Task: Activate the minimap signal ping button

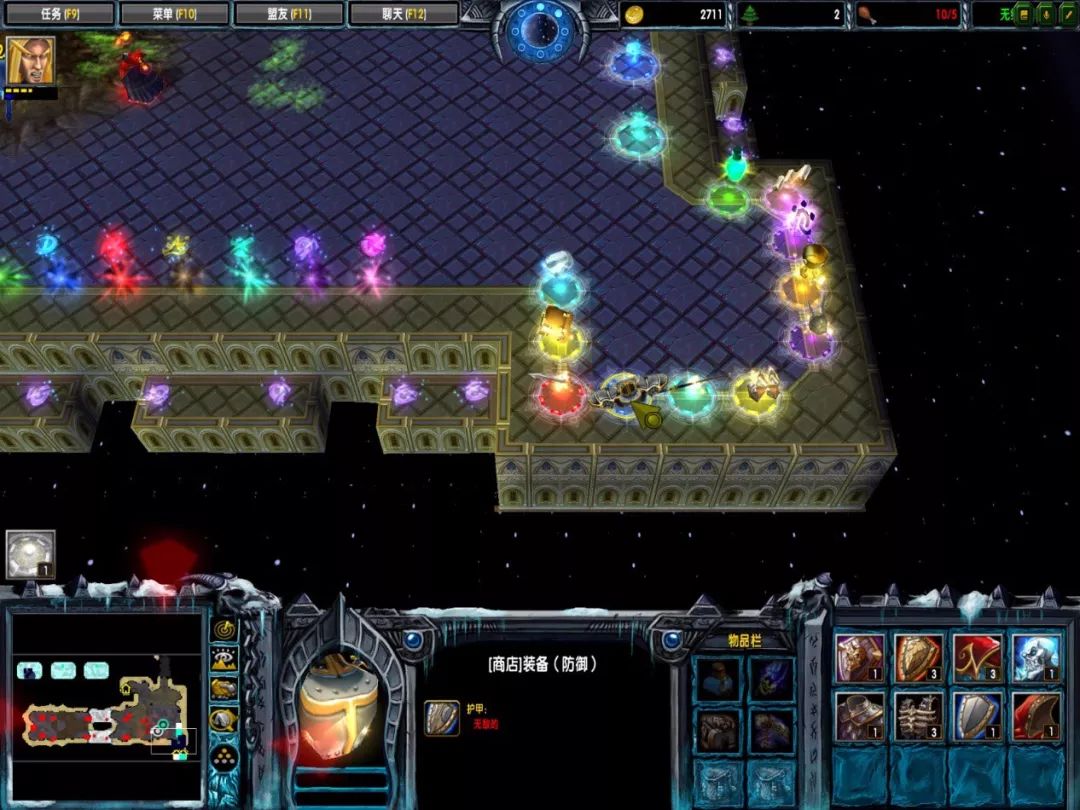Action: [224, 630]
